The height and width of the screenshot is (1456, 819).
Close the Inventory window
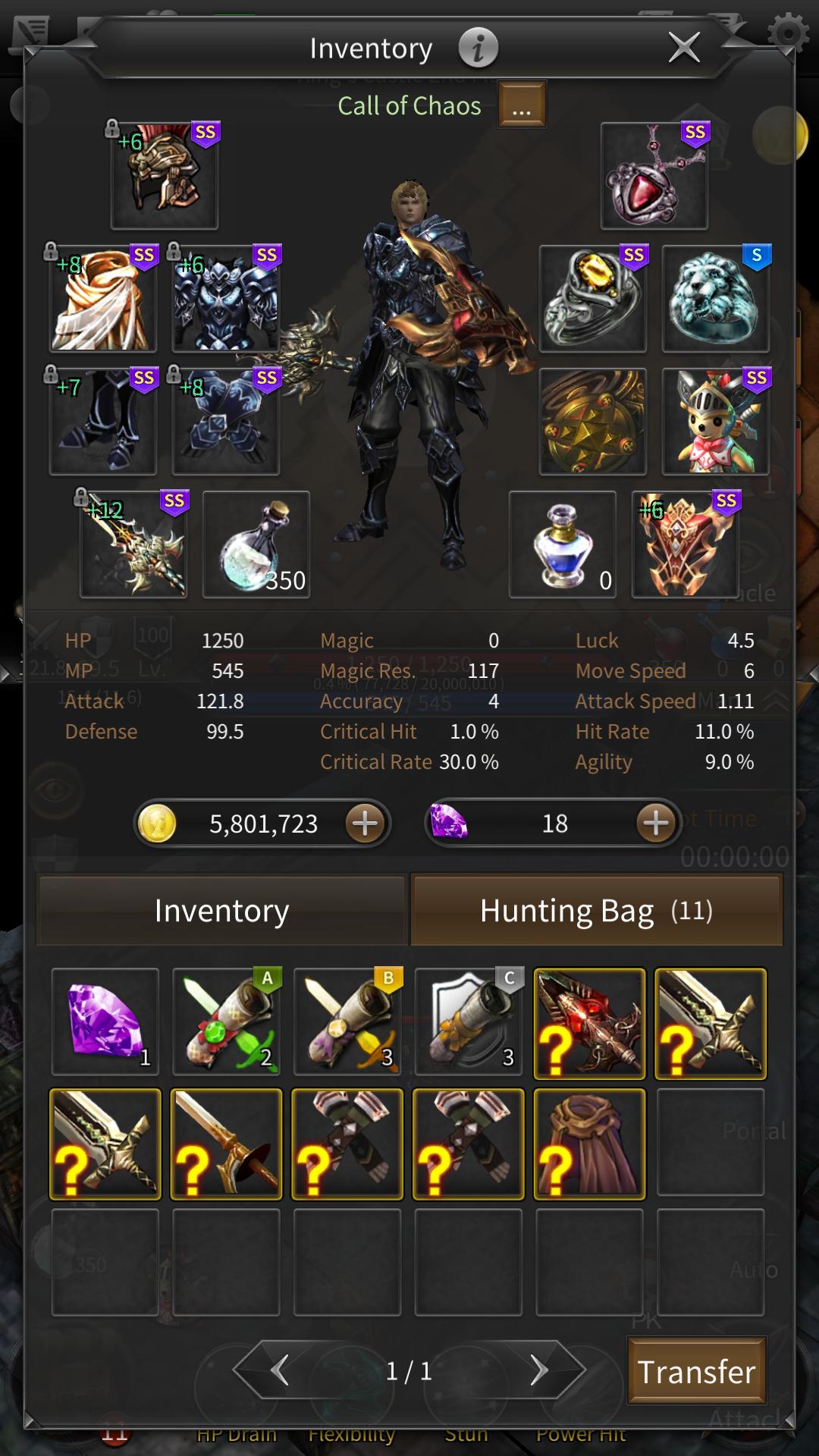pos(684,48)
